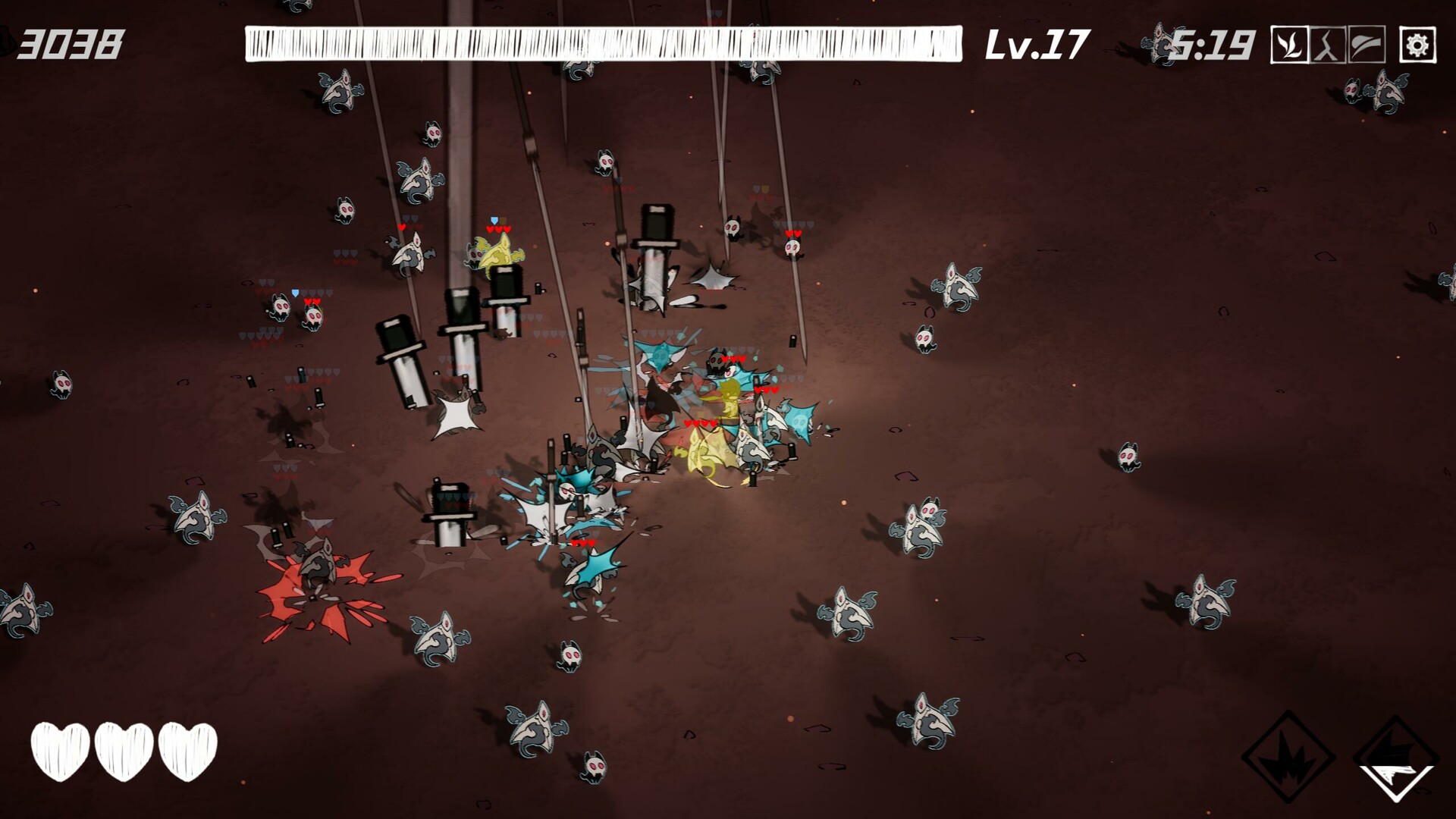
Task: Select the flame-leaf skill icon
Action: (1289, 45)
